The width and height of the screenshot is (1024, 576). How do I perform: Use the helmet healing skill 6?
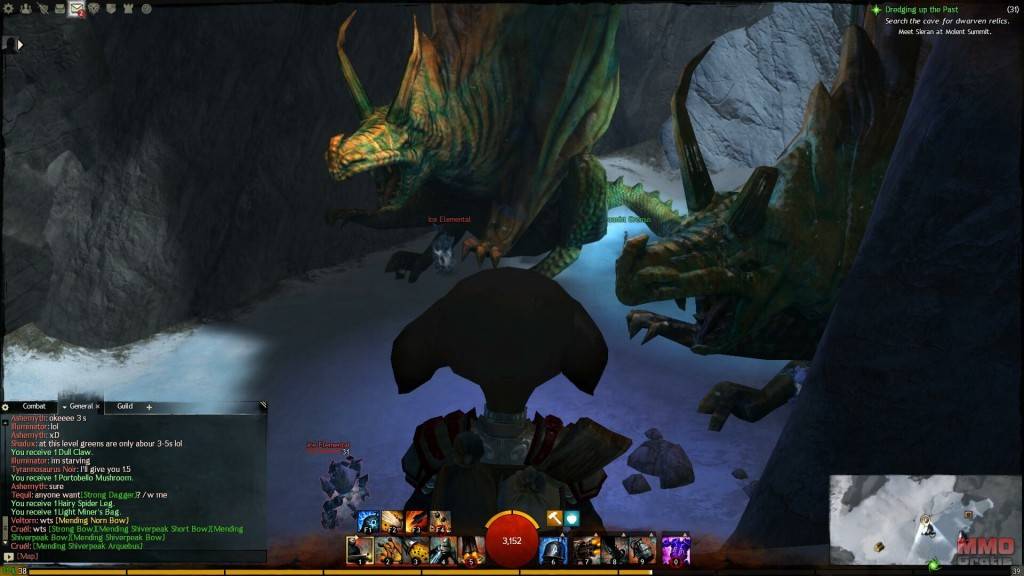(553, 549)
